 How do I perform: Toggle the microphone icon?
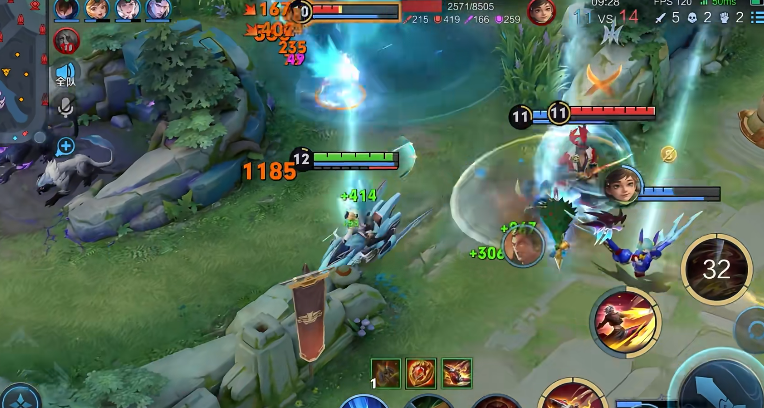point(66,106)
